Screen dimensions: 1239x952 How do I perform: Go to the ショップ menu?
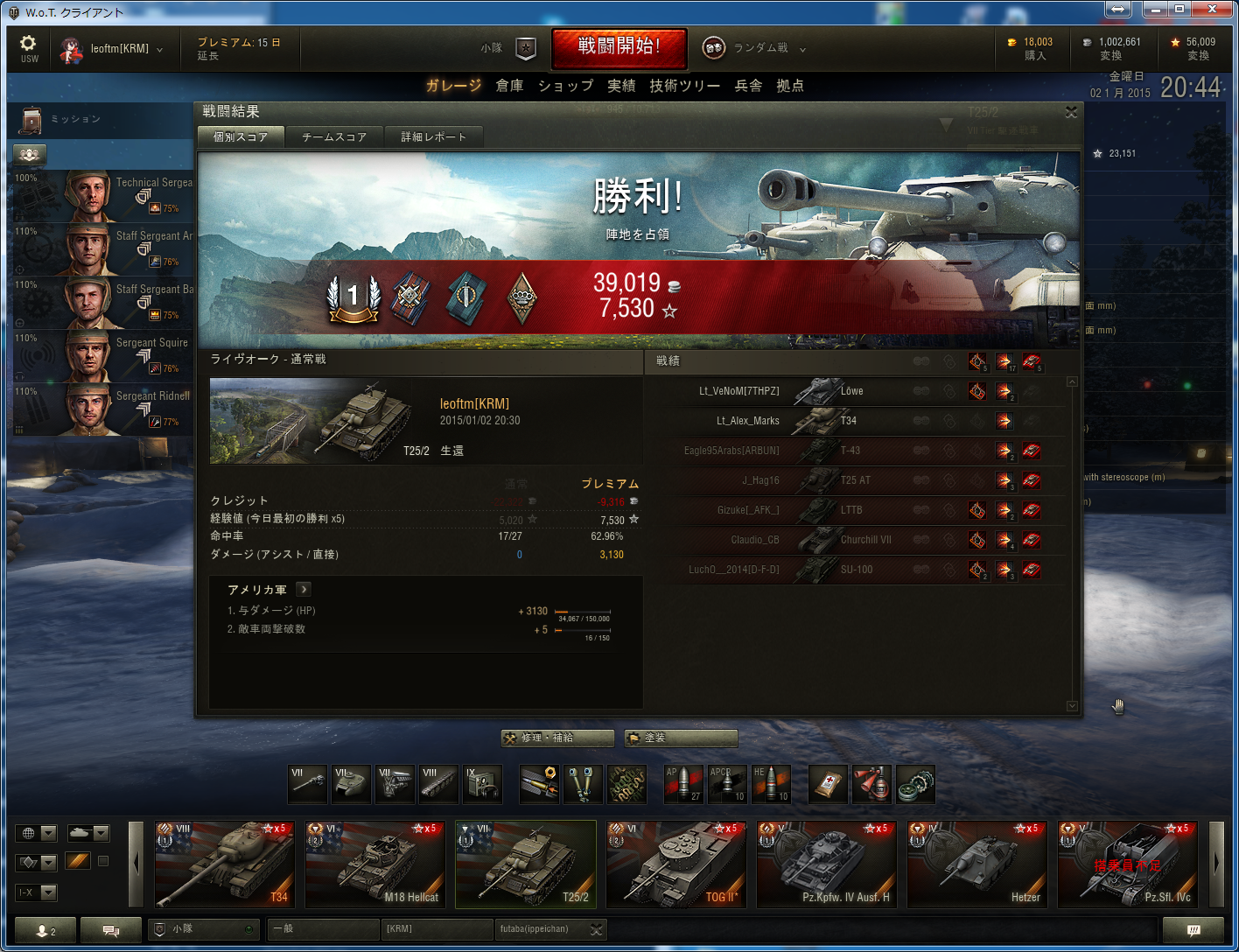pos(565,86)
